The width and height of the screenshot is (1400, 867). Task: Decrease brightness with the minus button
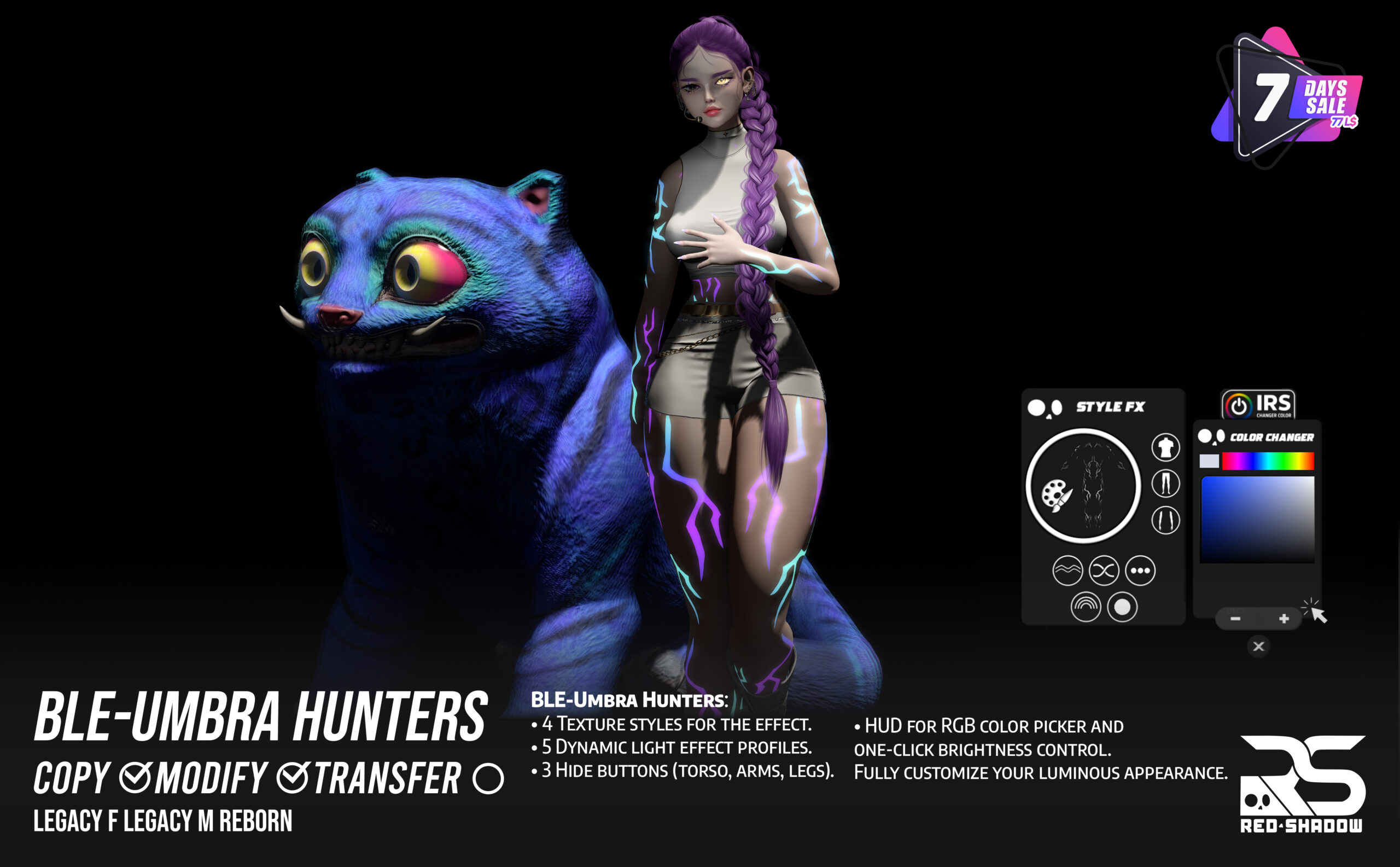click(1235, 619)
